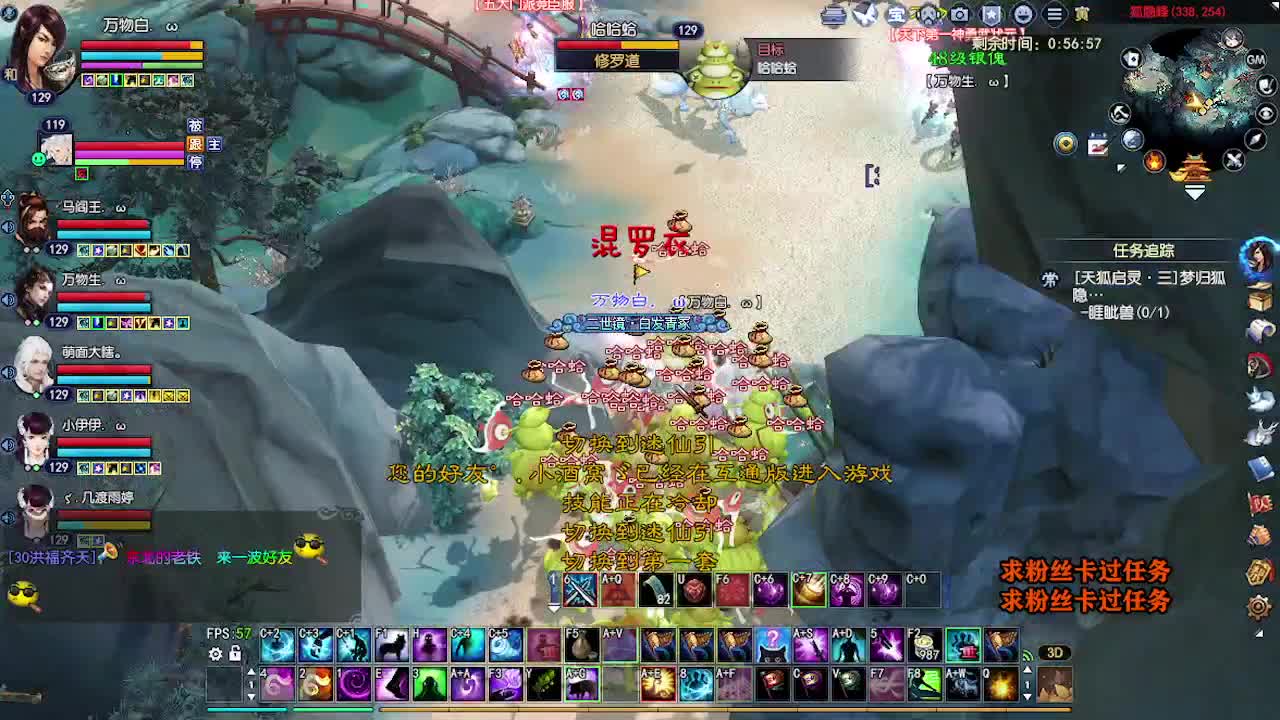Click the up arrow to switch hotbar page
The height and width of the screenshot is (720, 1280).
pyautogui.click(x=252, y=672)
